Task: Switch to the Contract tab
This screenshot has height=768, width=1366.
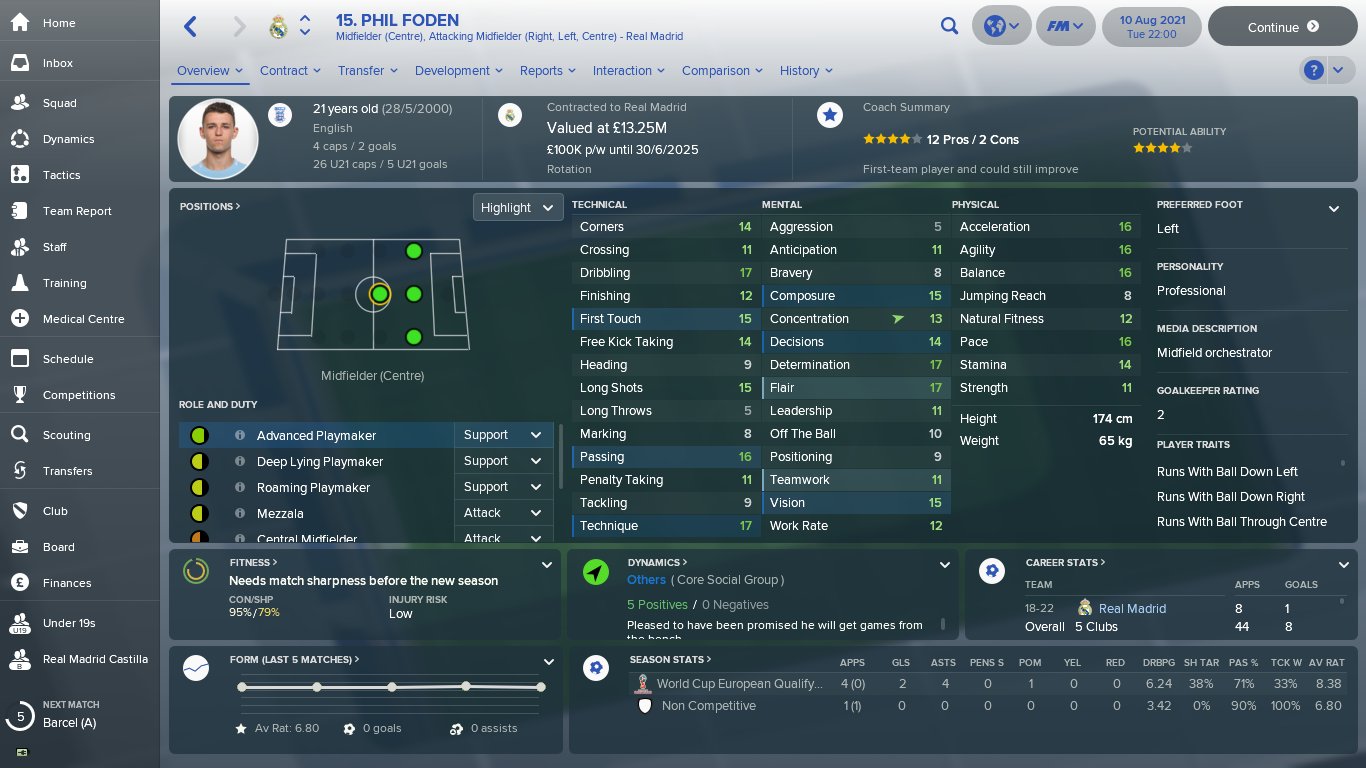Action: [x=290, y=71]
